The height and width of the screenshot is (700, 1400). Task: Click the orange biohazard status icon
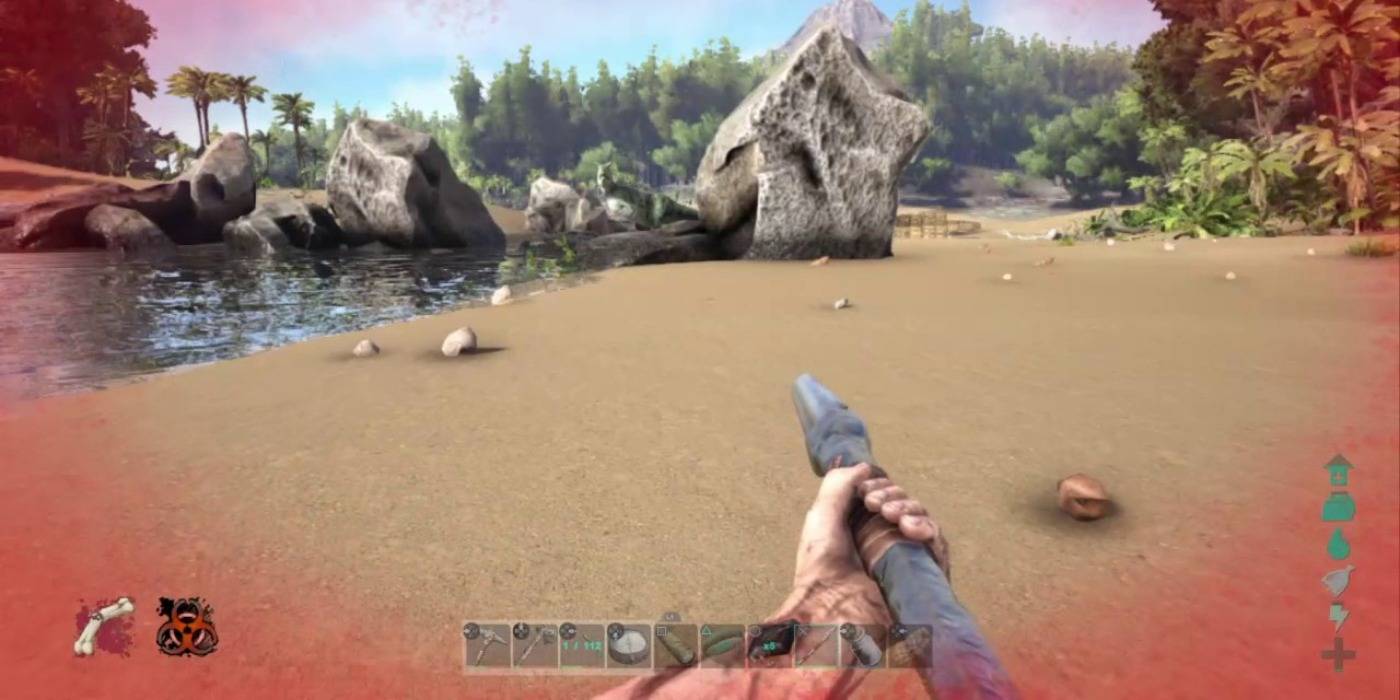pyautogui.click(x=186, y=627)
